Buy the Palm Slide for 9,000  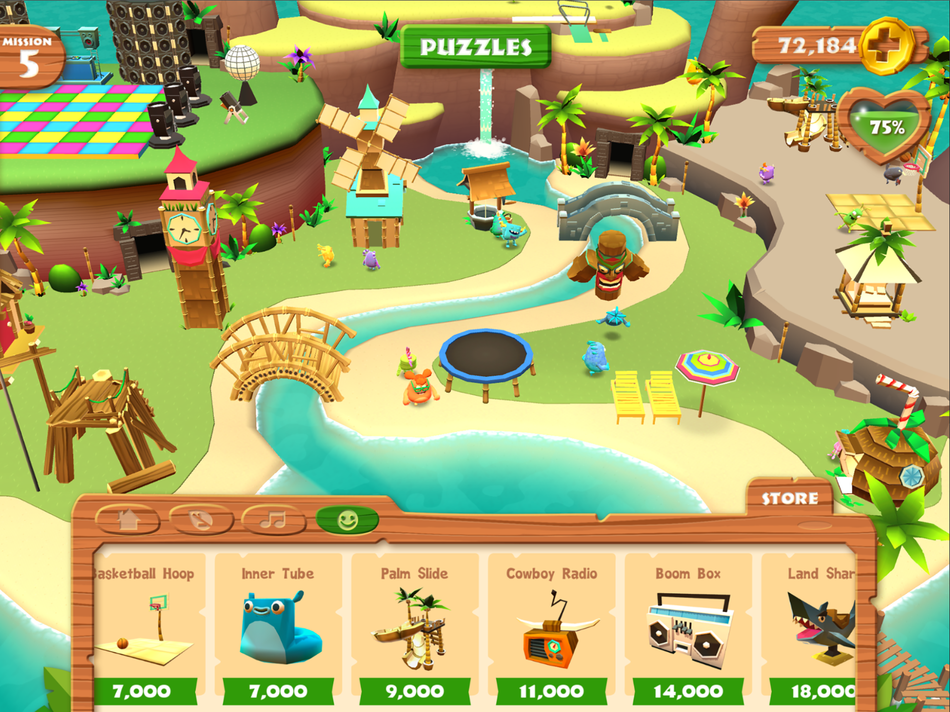(x=414, y=691)
